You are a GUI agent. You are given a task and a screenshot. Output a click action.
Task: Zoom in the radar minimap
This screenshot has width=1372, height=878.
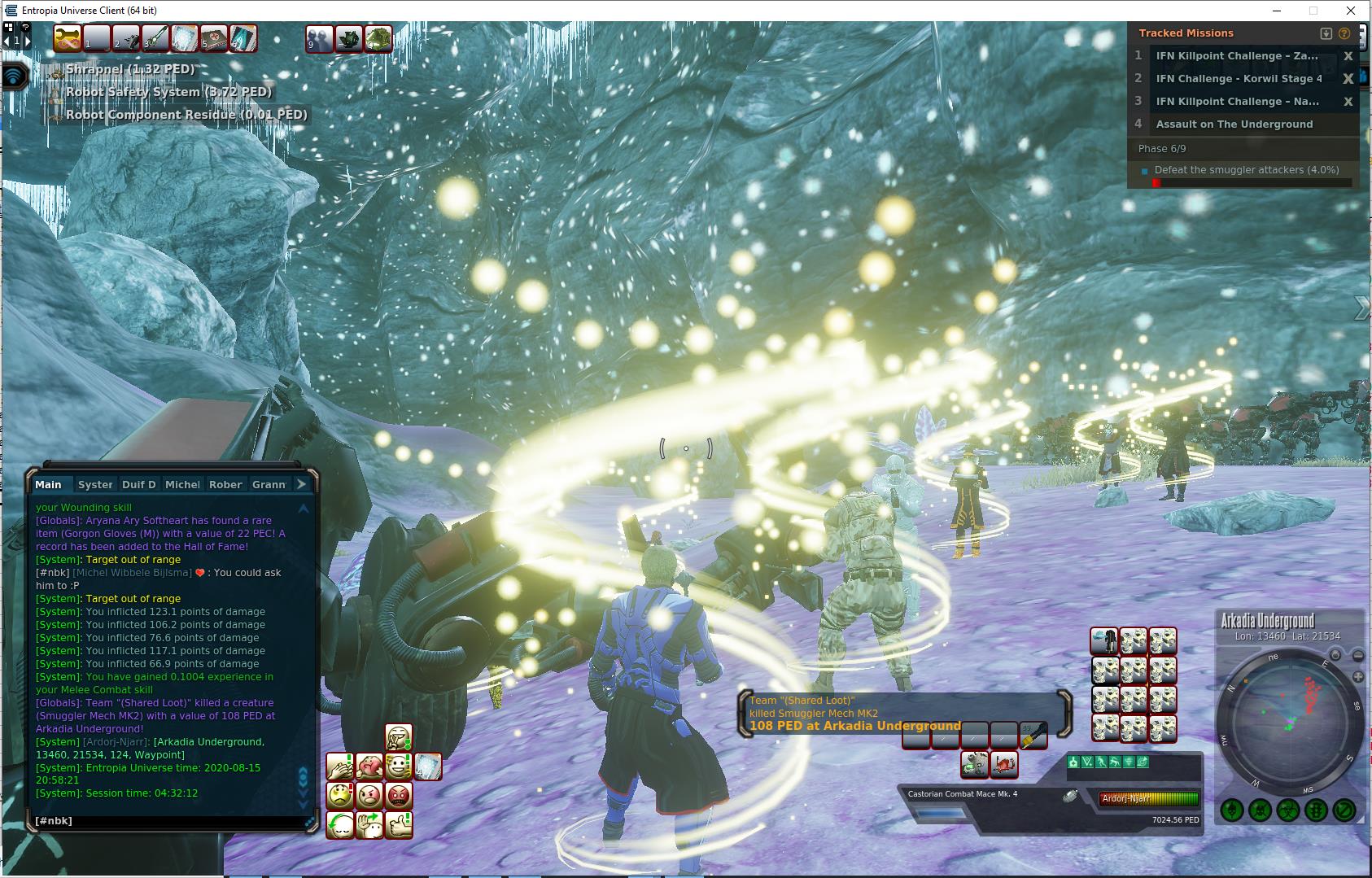click(x=1358, y=677)
